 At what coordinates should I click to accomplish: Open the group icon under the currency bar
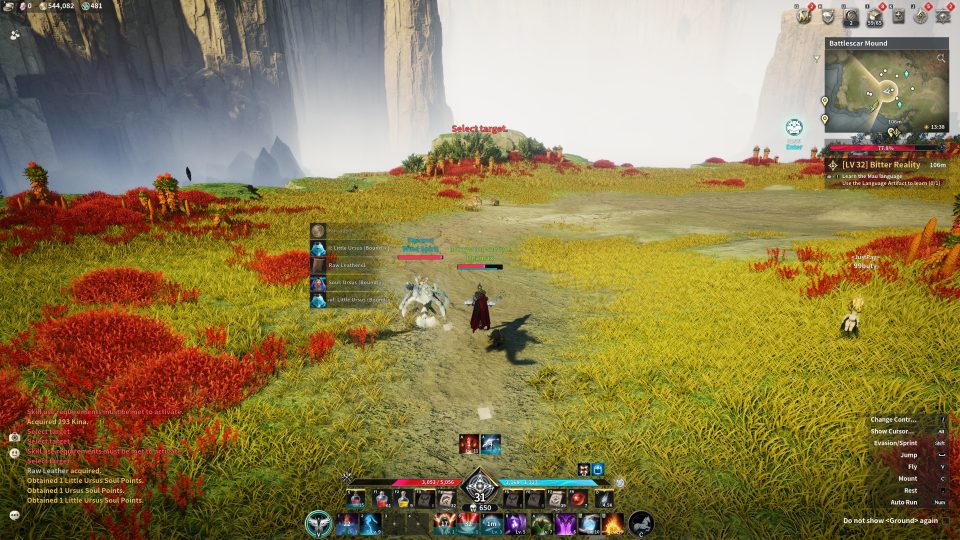pos(15,34)
